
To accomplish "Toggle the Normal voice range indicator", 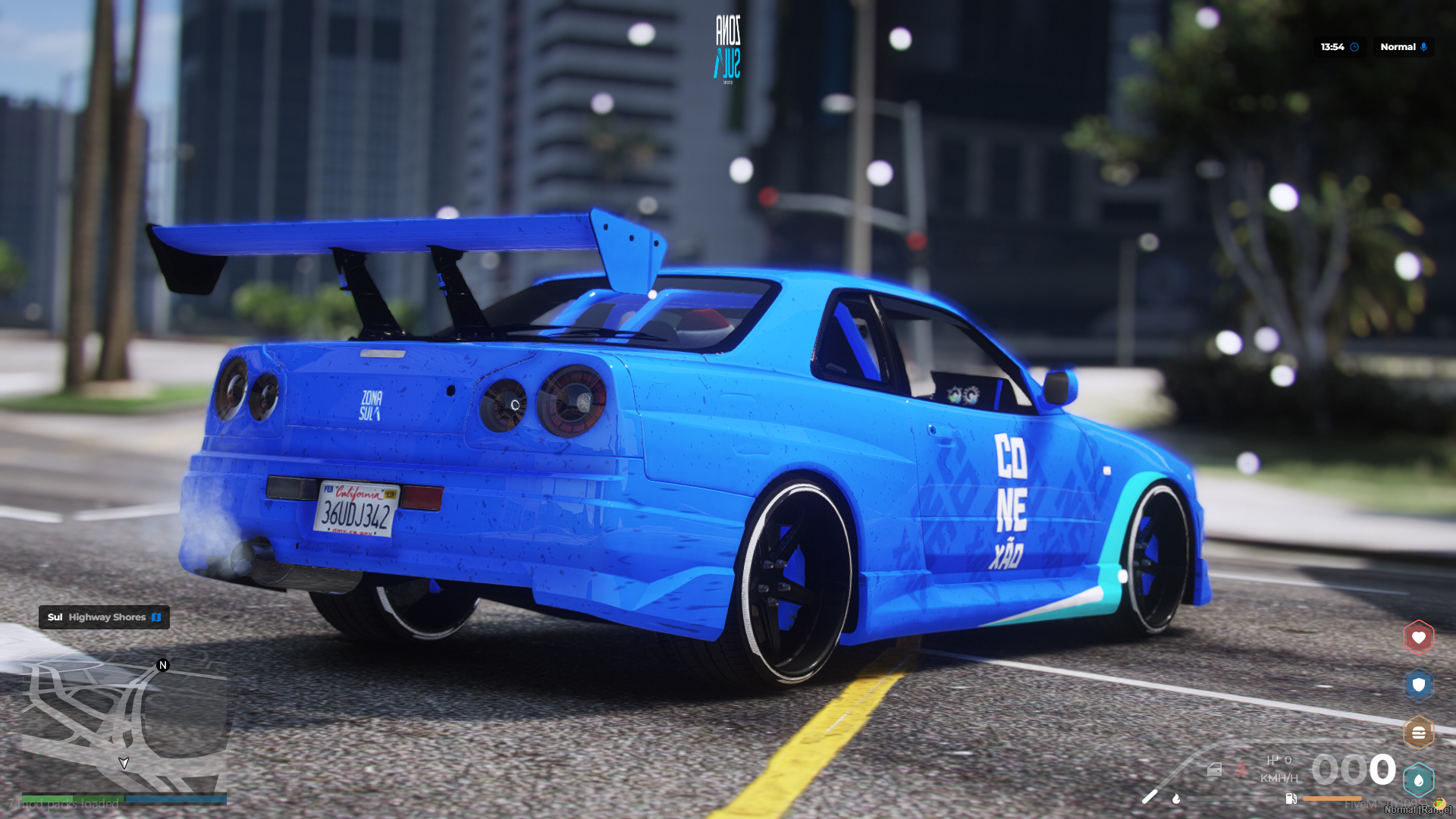I will click(x=1403, y=47).
